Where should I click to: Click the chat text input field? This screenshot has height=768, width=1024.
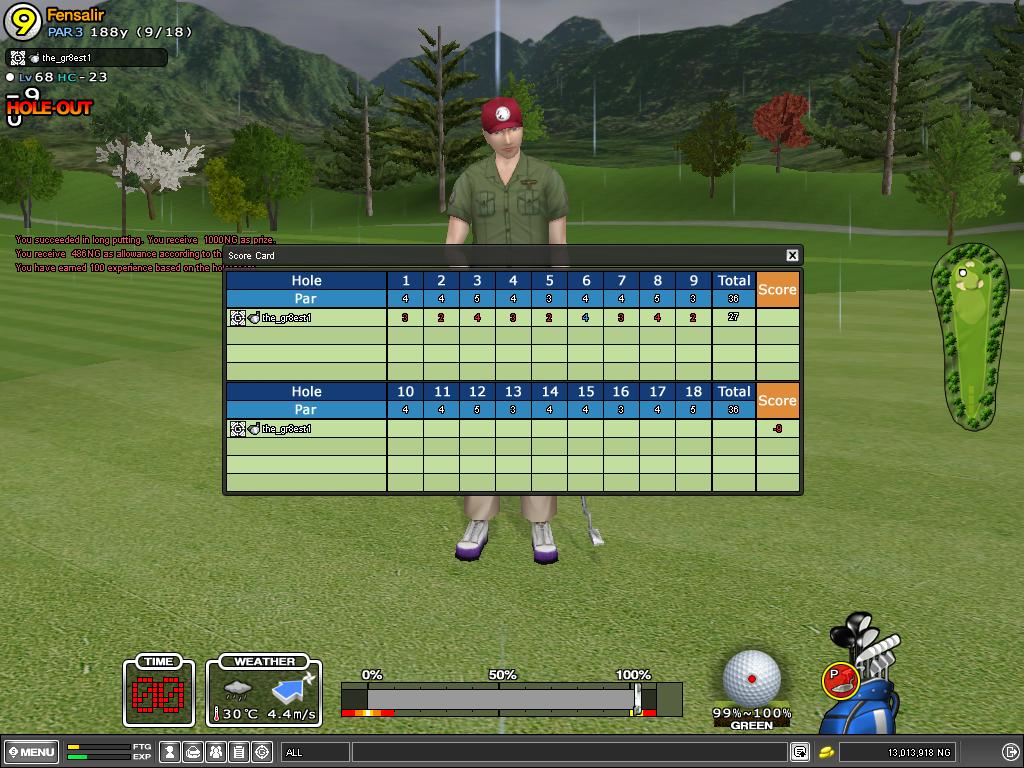[x=568, y=752]
